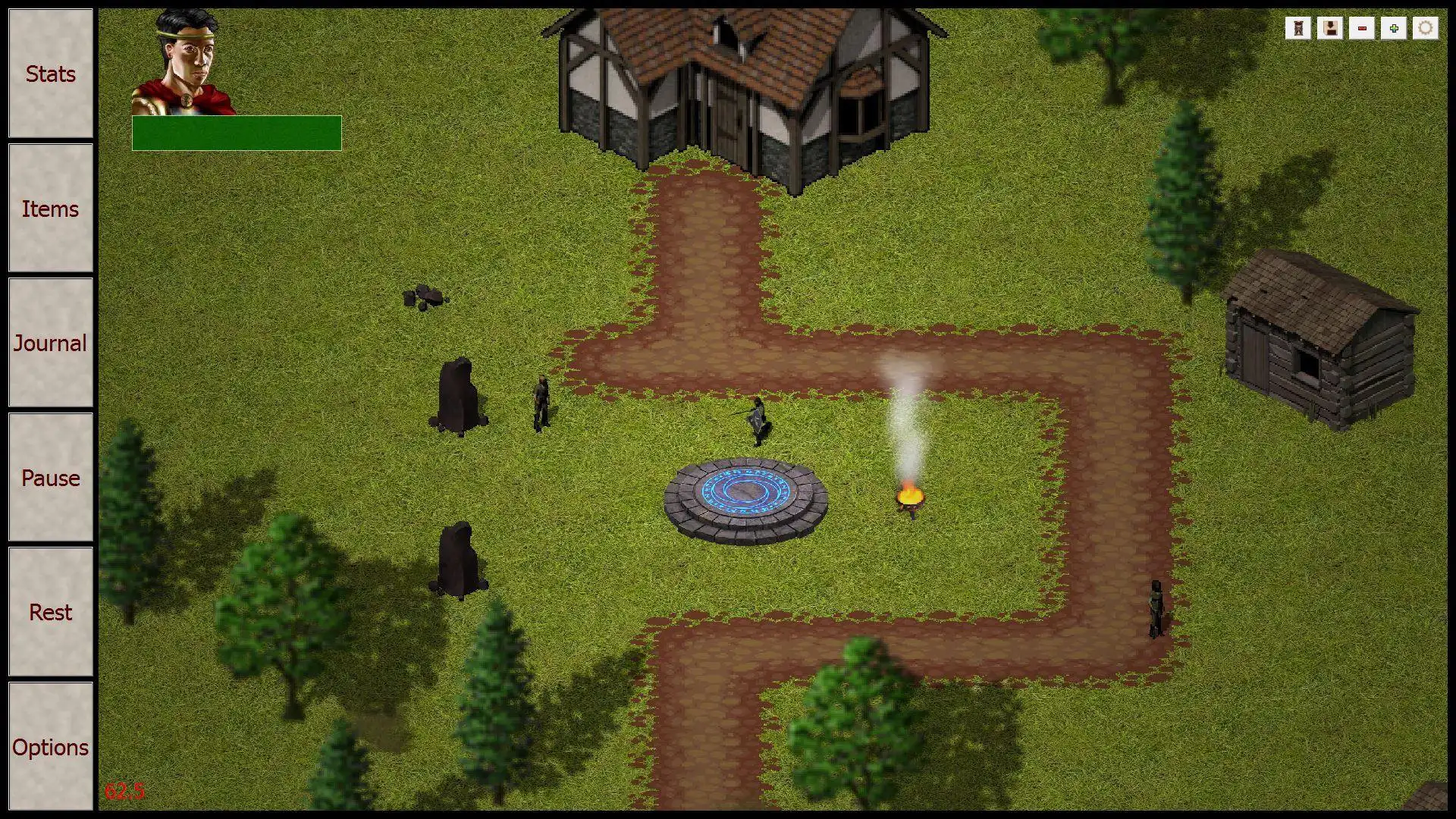Click the save icon with down arrow
The width and height of the screenshot is (1456, 819).
tap(1329, 29)
